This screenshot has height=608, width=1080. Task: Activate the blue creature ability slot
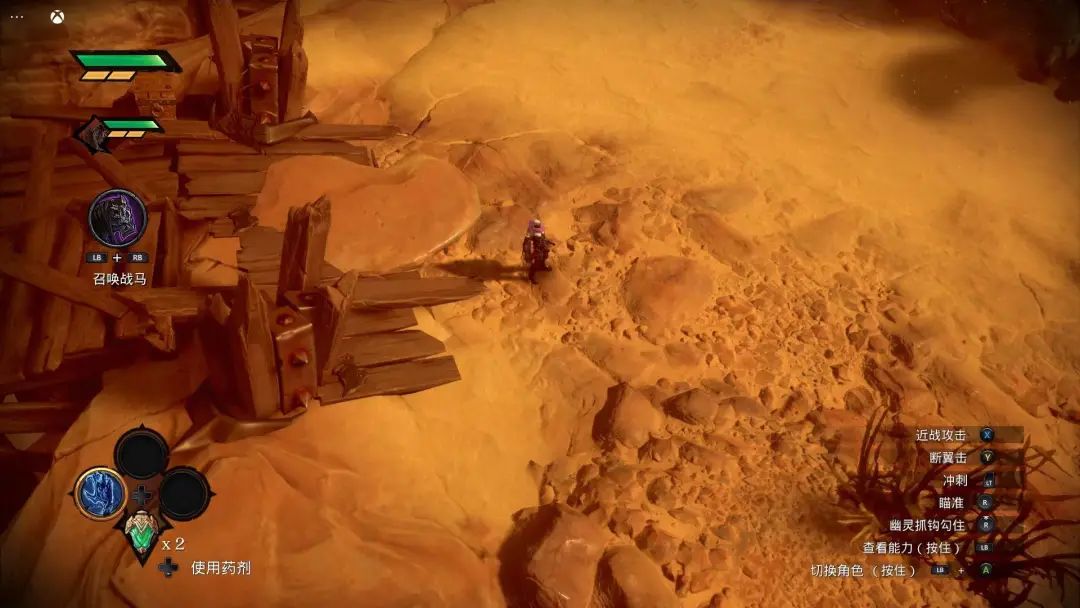tap(100, 493)
